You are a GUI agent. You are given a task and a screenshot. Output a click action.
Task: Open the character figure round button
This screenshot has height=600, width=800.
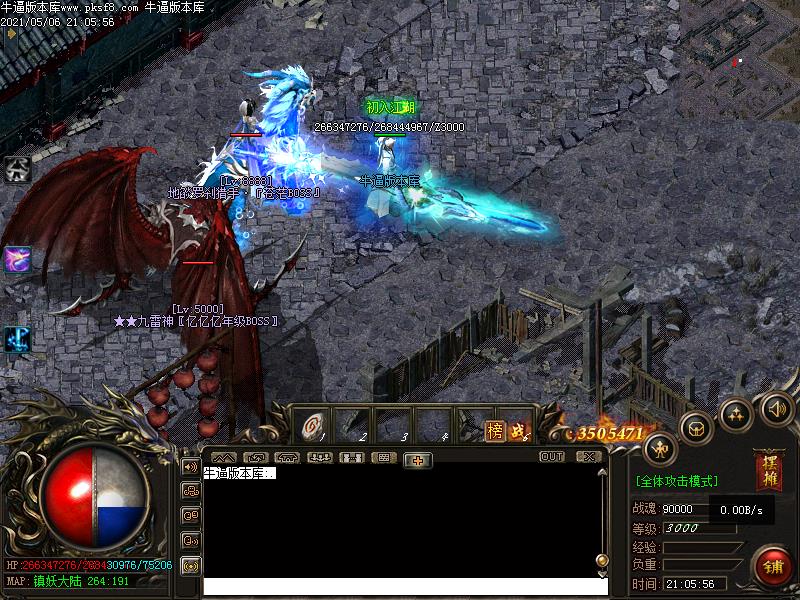660,449
